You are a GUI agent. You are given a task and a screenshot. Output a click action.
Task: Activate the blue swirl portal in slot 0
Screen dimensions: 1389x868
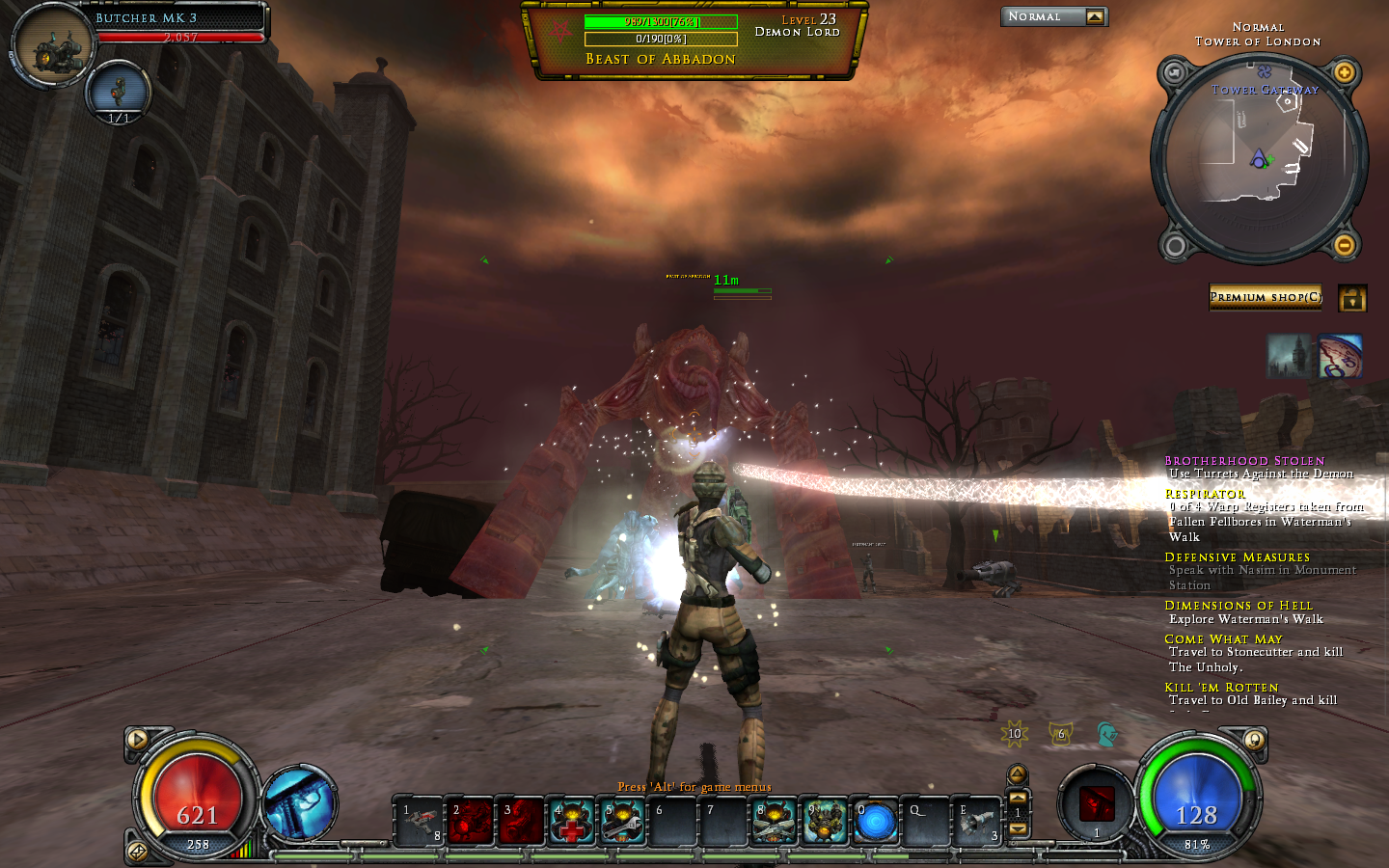click(876, 823)
